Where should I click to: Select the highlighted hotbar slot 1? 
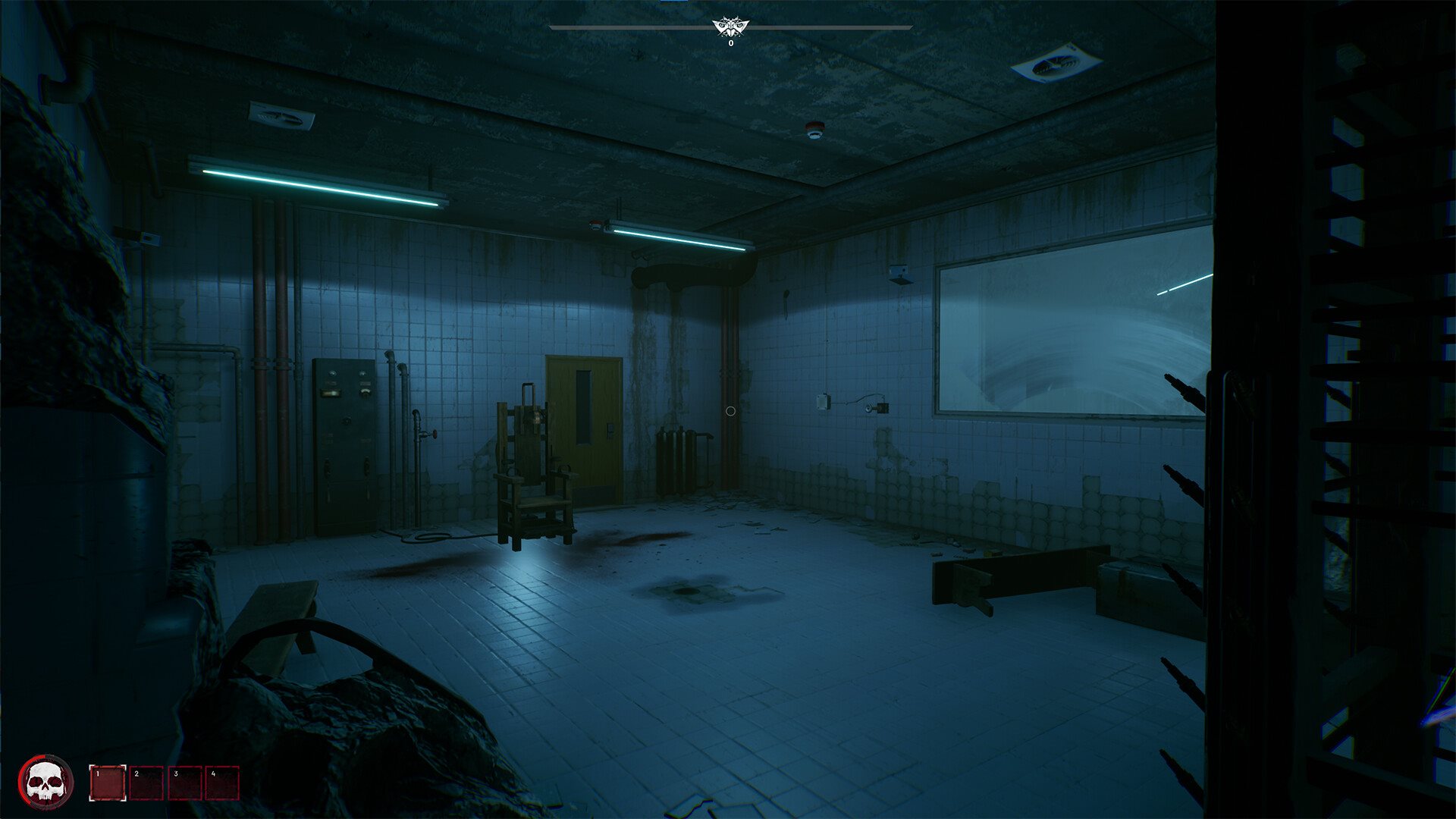coord(108,783)
